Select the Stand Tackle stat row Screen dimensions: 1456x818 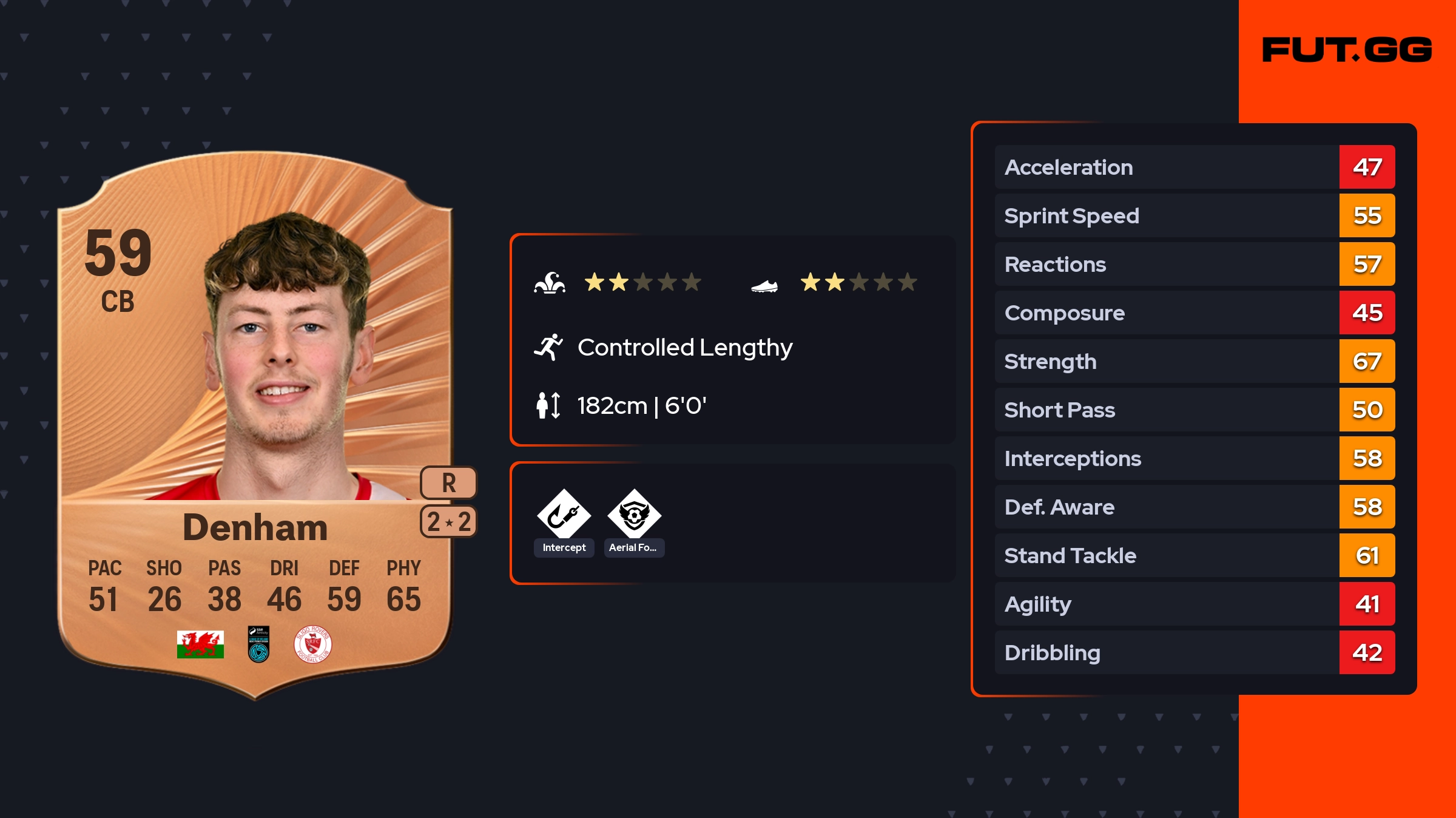coord(1194,555)
